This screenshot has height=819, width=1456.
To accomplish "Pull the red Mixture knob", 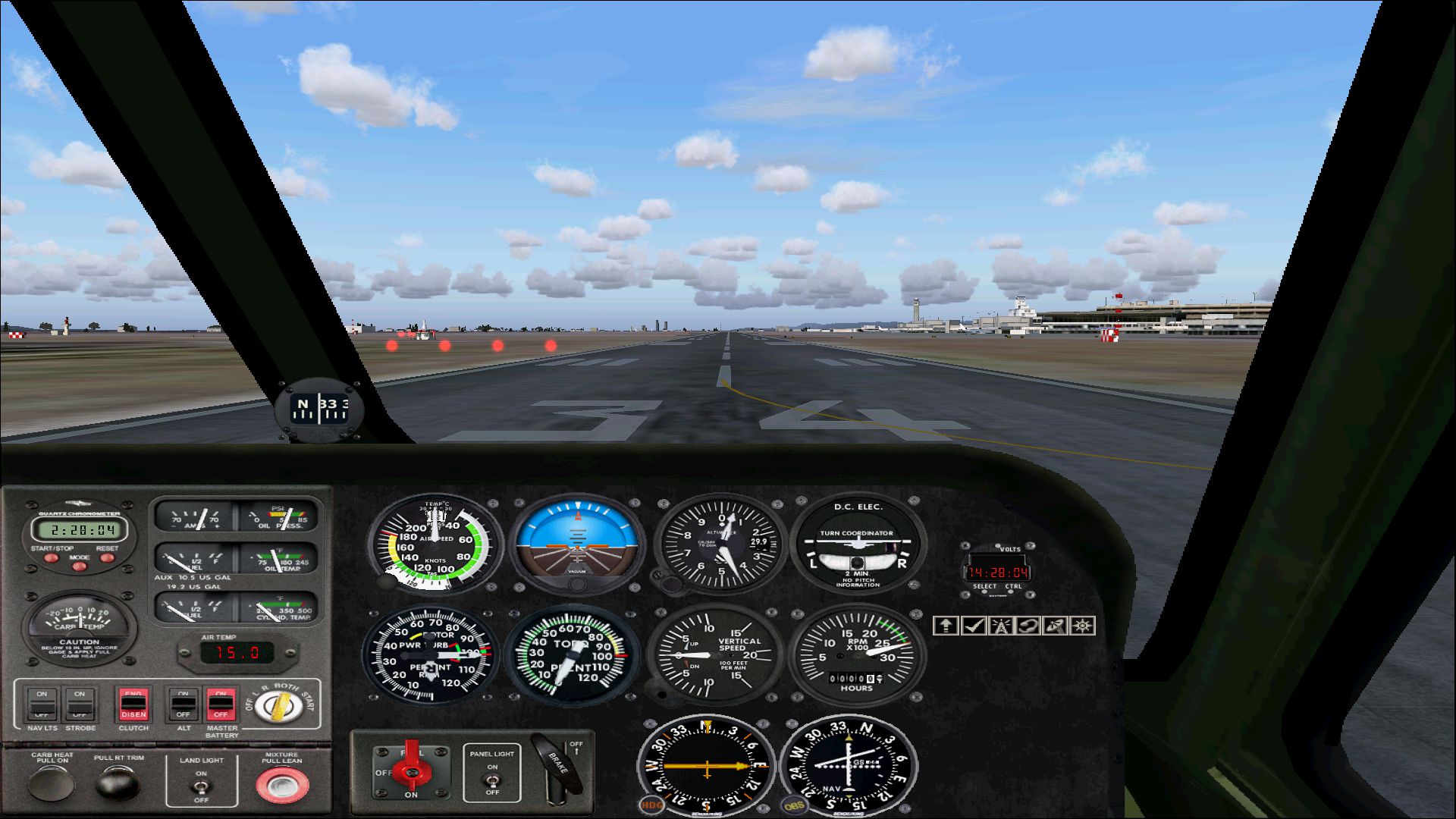I will [x=282, y=785].
